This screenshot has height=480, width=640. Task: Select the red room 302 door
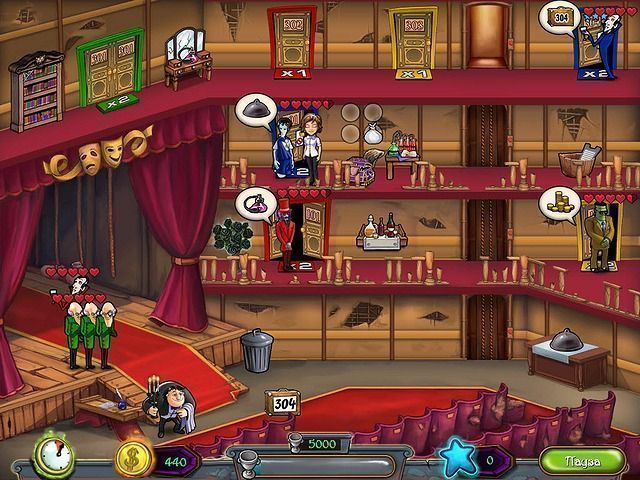291,38
